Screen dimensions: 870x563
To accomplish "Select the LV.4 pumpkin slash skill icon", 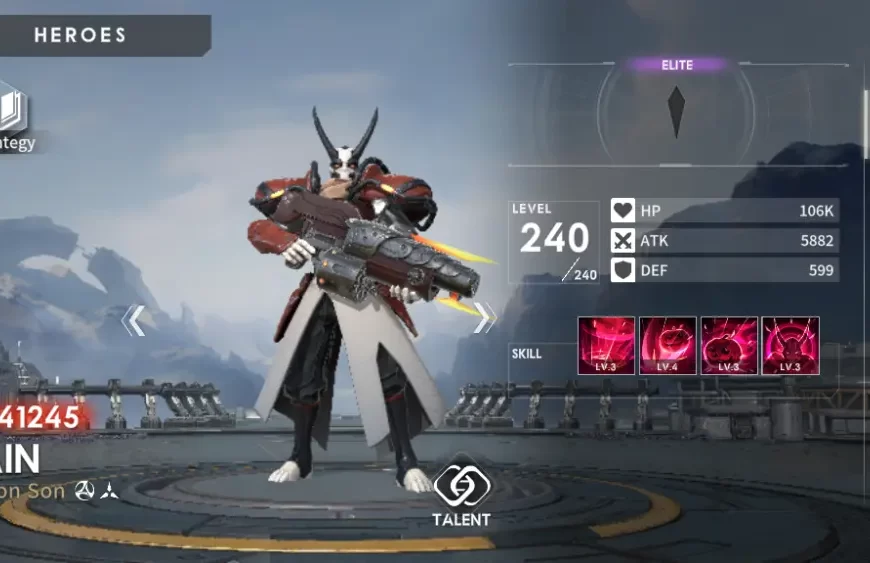I will [668, 346].
